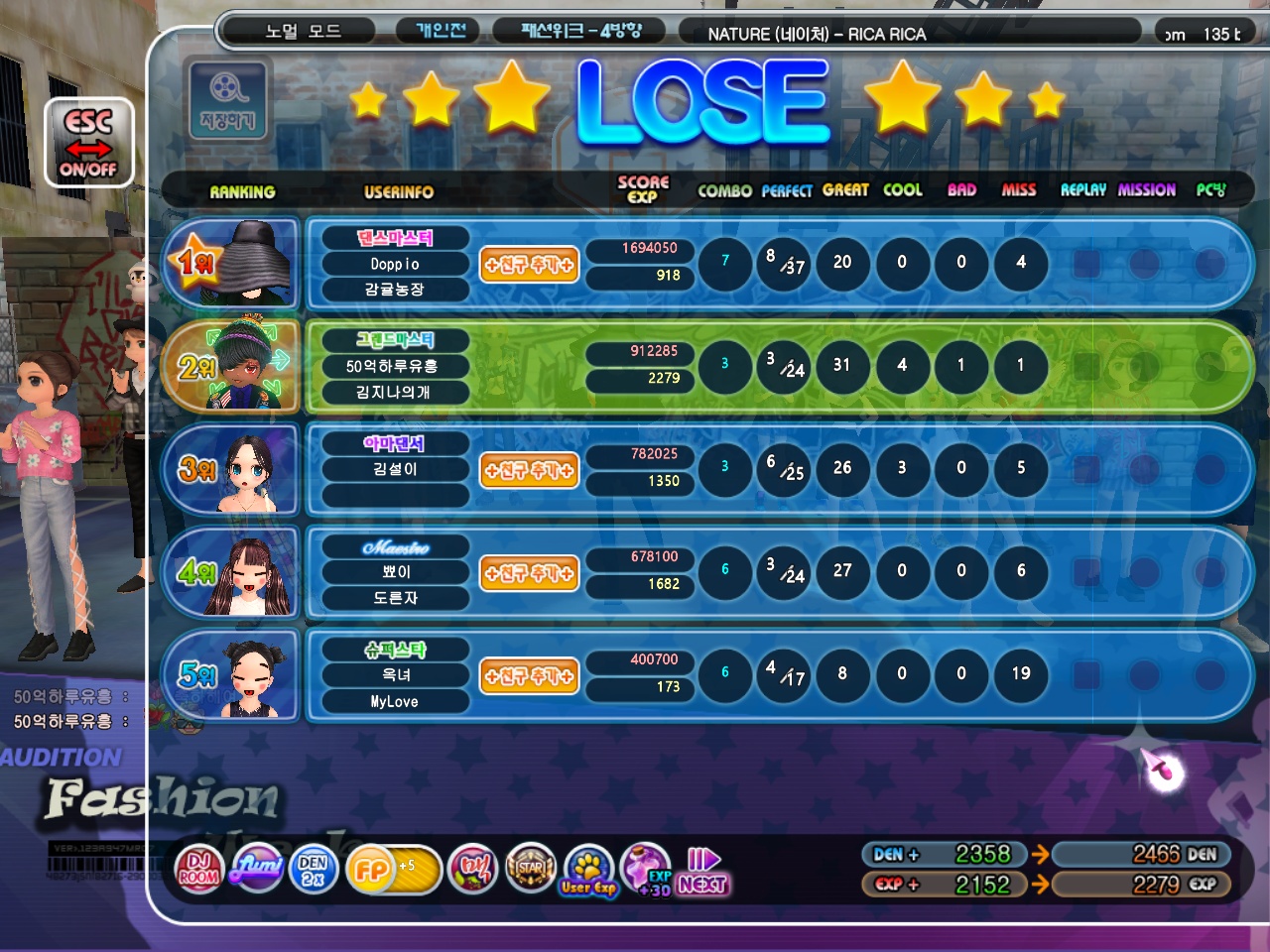The height and width of the screenshot is (952, 1270).
Task: Open the paw-print User Exp icon
Action: tap(588, 871)
